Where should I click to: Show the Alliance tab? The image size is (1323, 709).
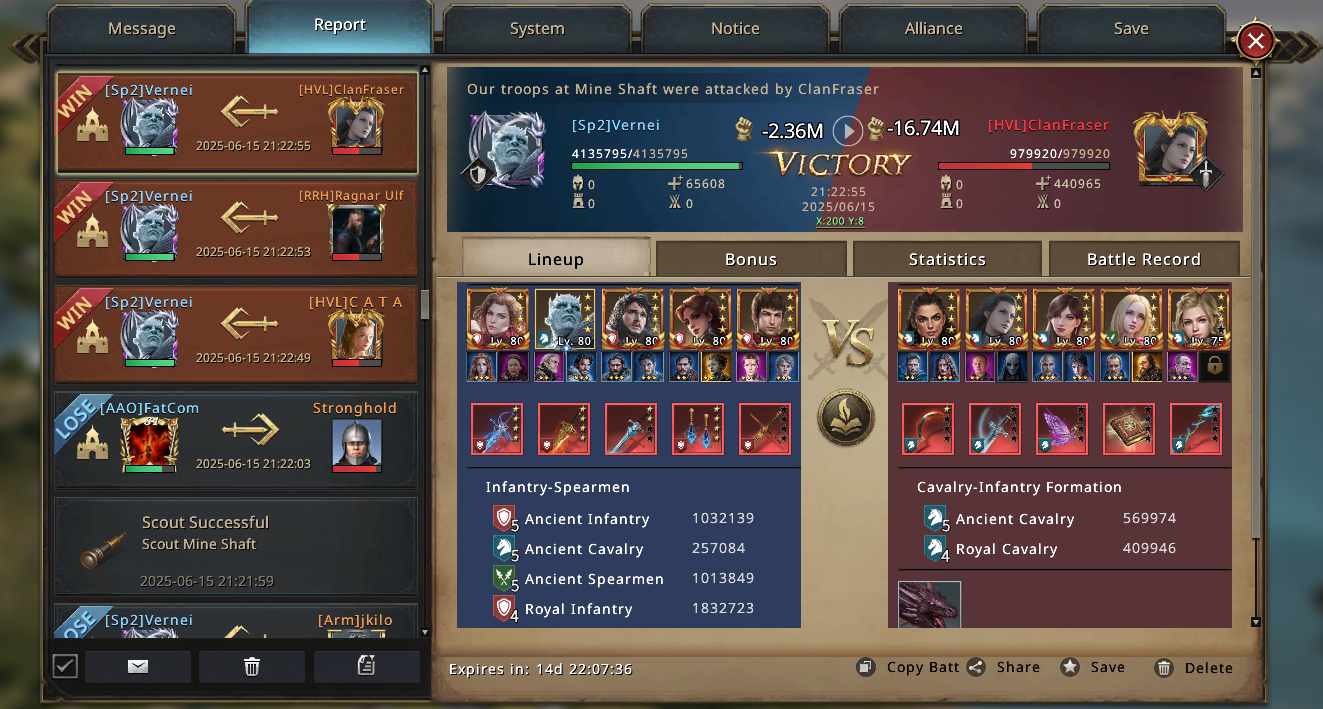click(x=933, y=29)
